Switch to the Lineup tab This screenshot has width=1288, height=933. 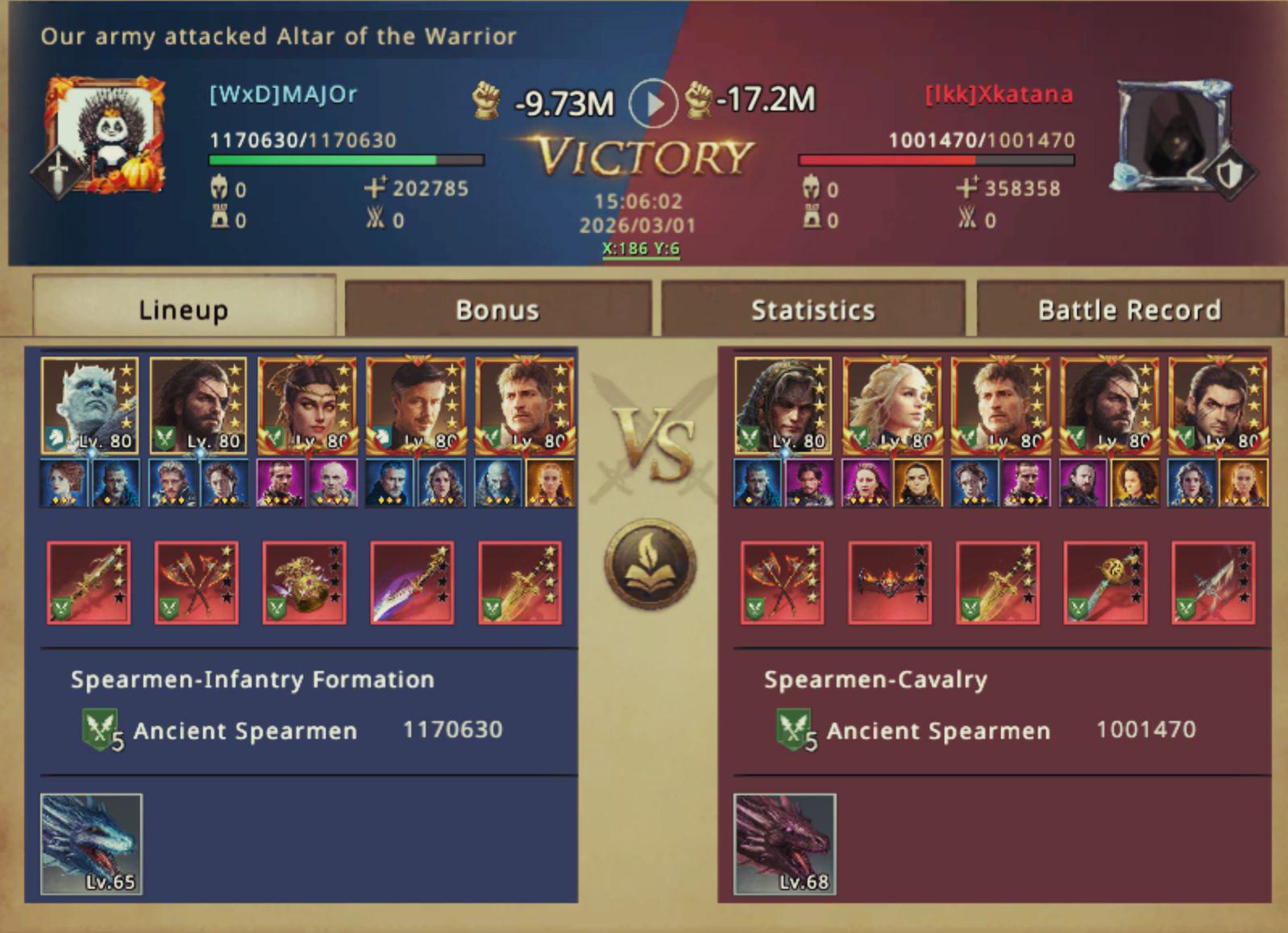point(183,309)
